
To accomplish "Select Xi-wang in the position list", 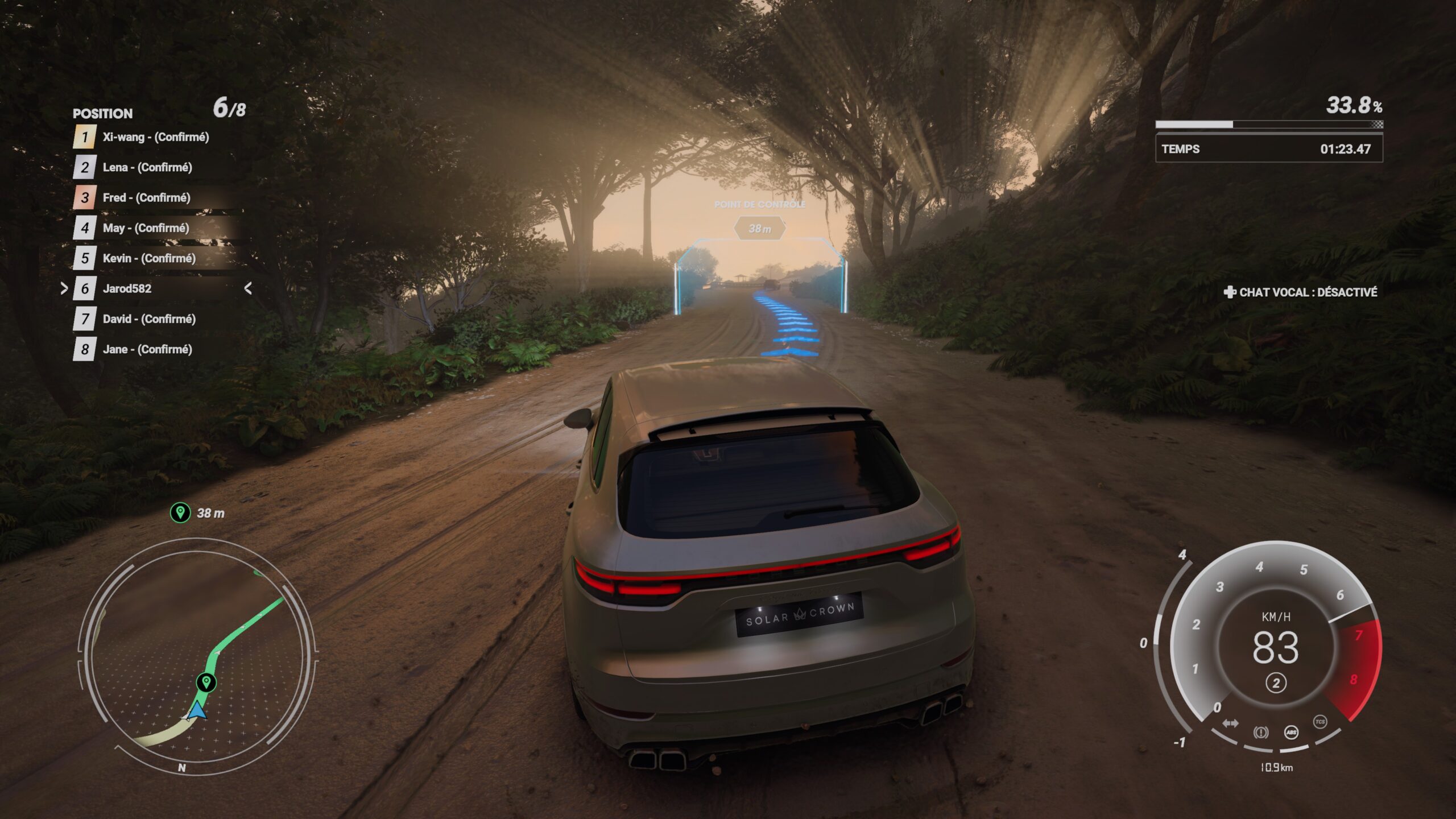I will [155, 137].
